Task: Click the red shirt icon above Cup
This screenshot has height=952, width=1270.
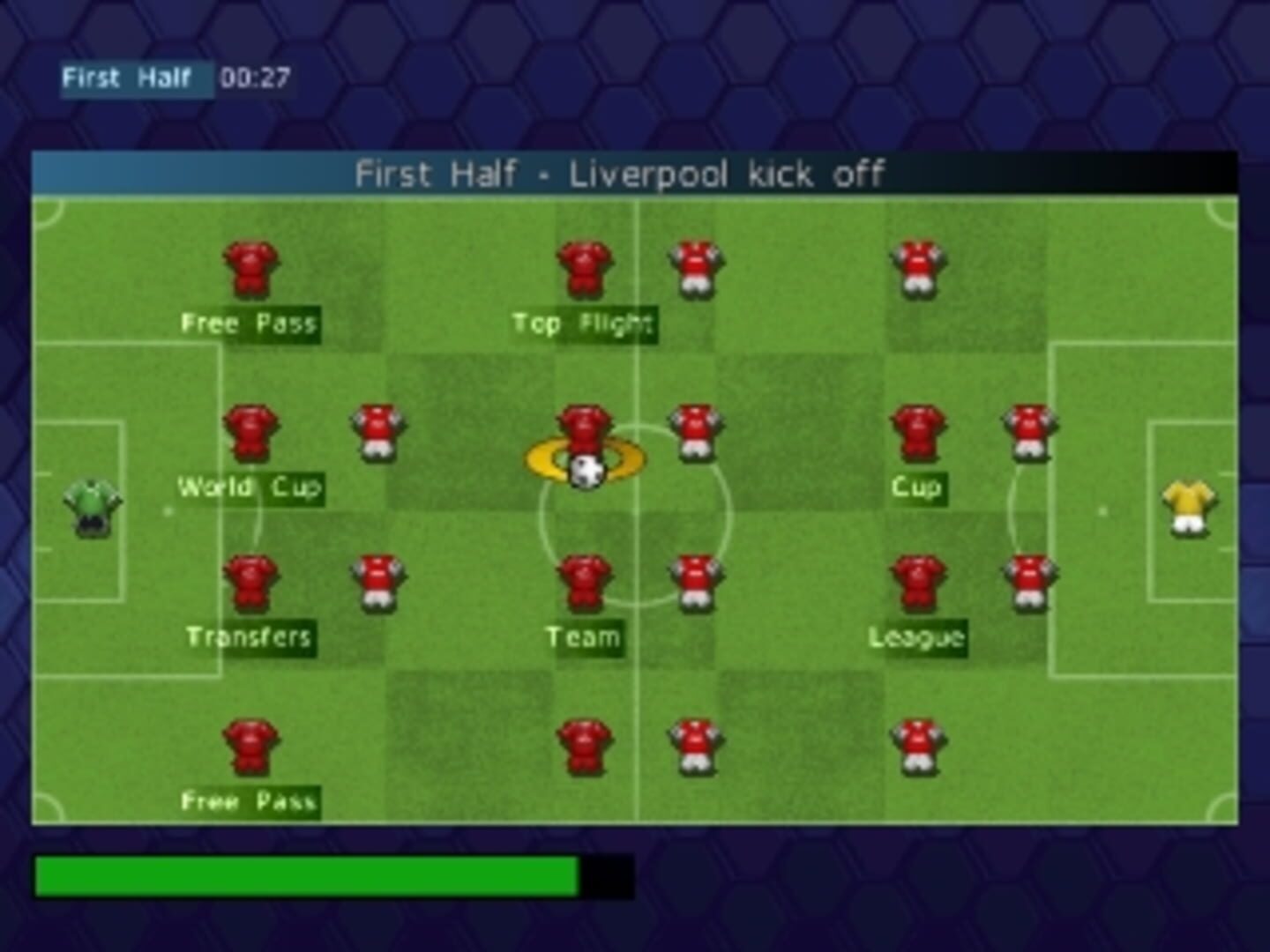Action: 917,432
